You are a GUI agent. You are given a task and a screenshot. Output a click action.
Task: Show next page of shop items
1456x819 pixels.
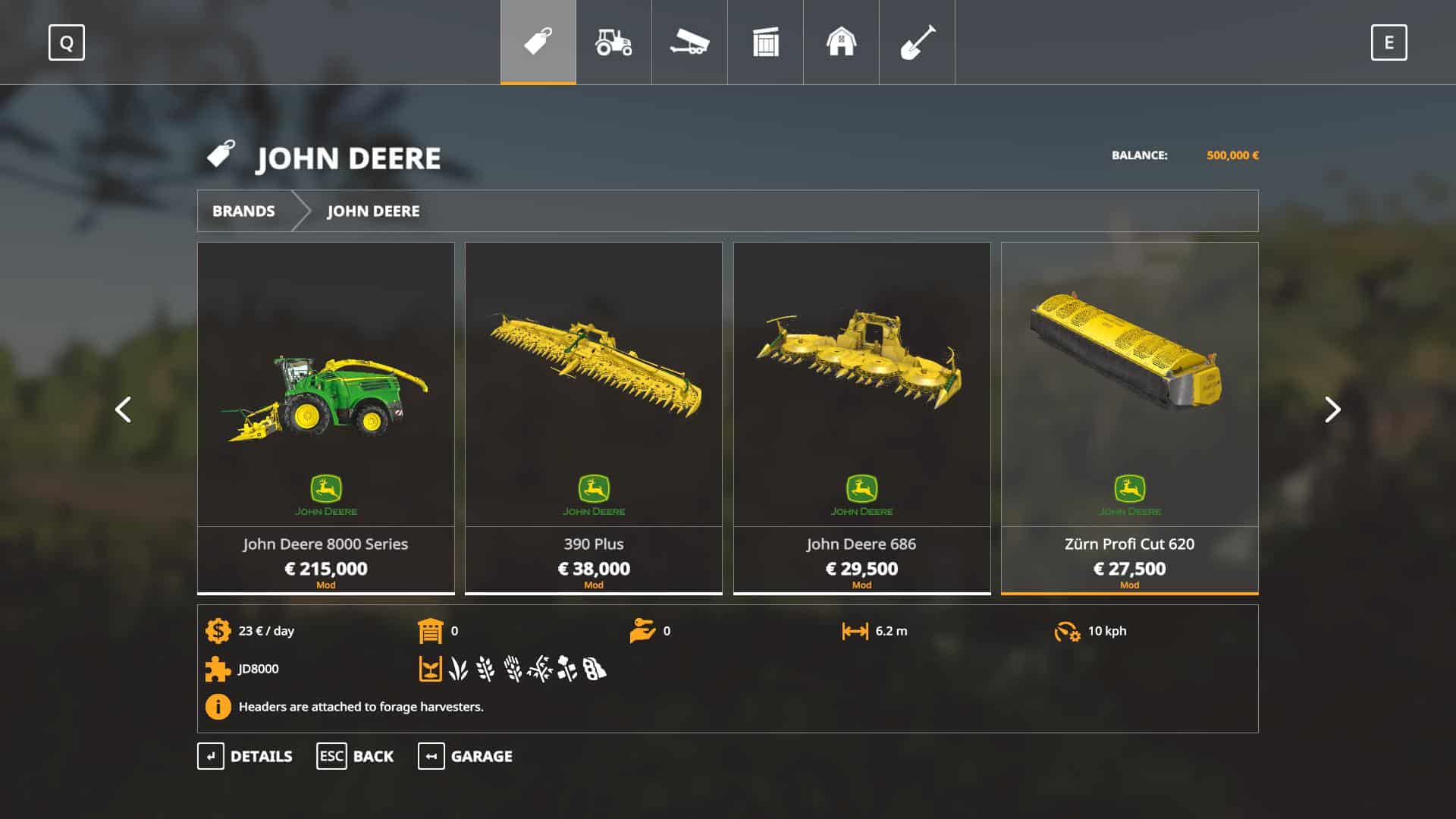pyautogui.click(x=1332, y=410)
